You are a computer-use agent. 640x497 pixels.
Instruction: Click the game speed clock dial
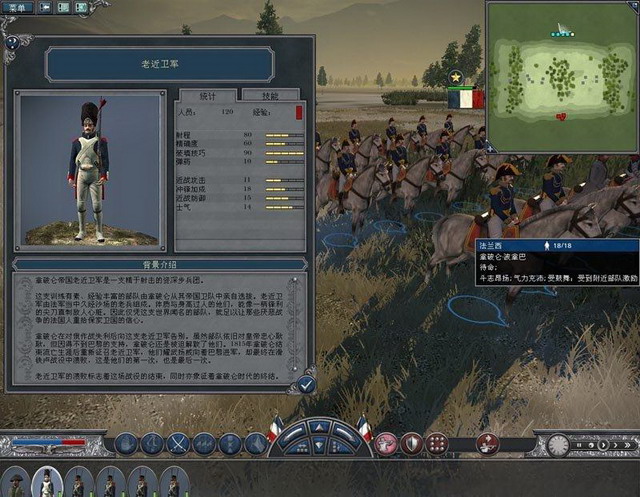tap(557, 444)
